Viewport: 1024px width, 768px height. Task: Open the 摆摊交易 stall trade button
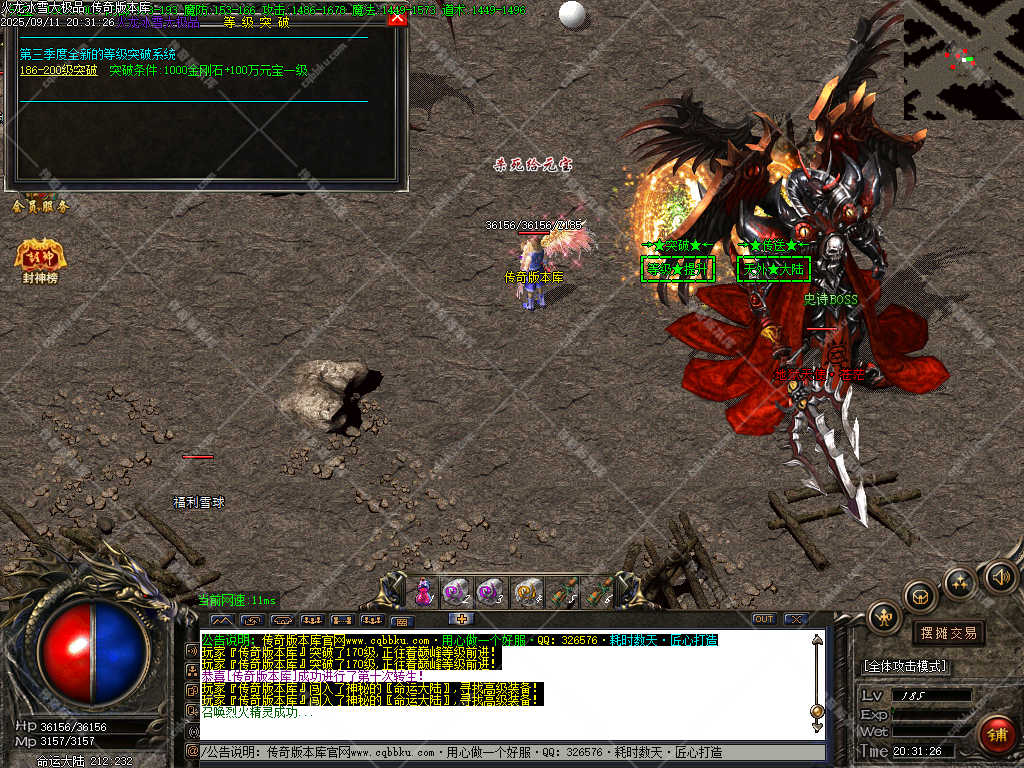[948, 633]
